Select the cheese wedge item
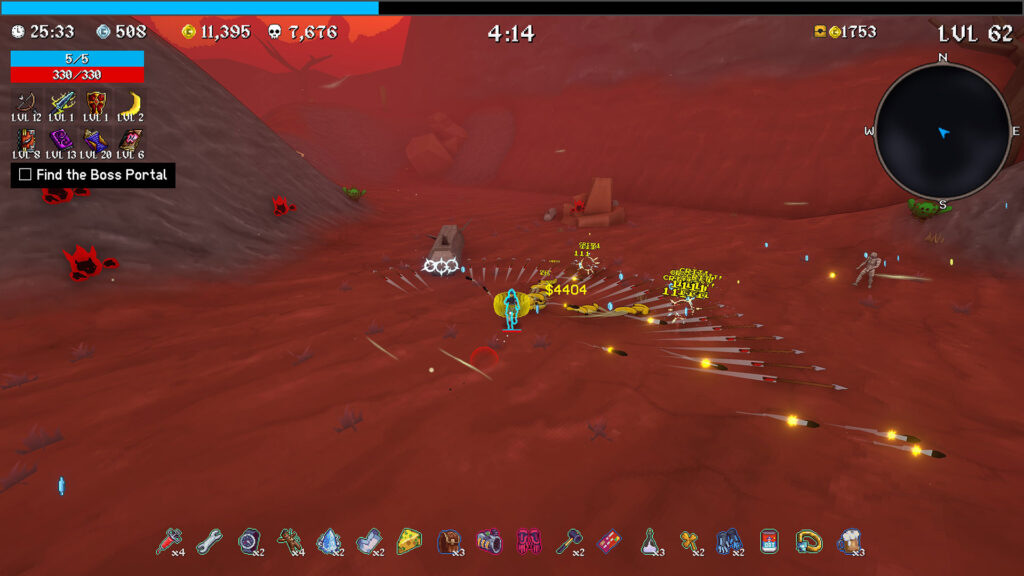This screenshot has height=576, width=1024. (x=408, y=541)
